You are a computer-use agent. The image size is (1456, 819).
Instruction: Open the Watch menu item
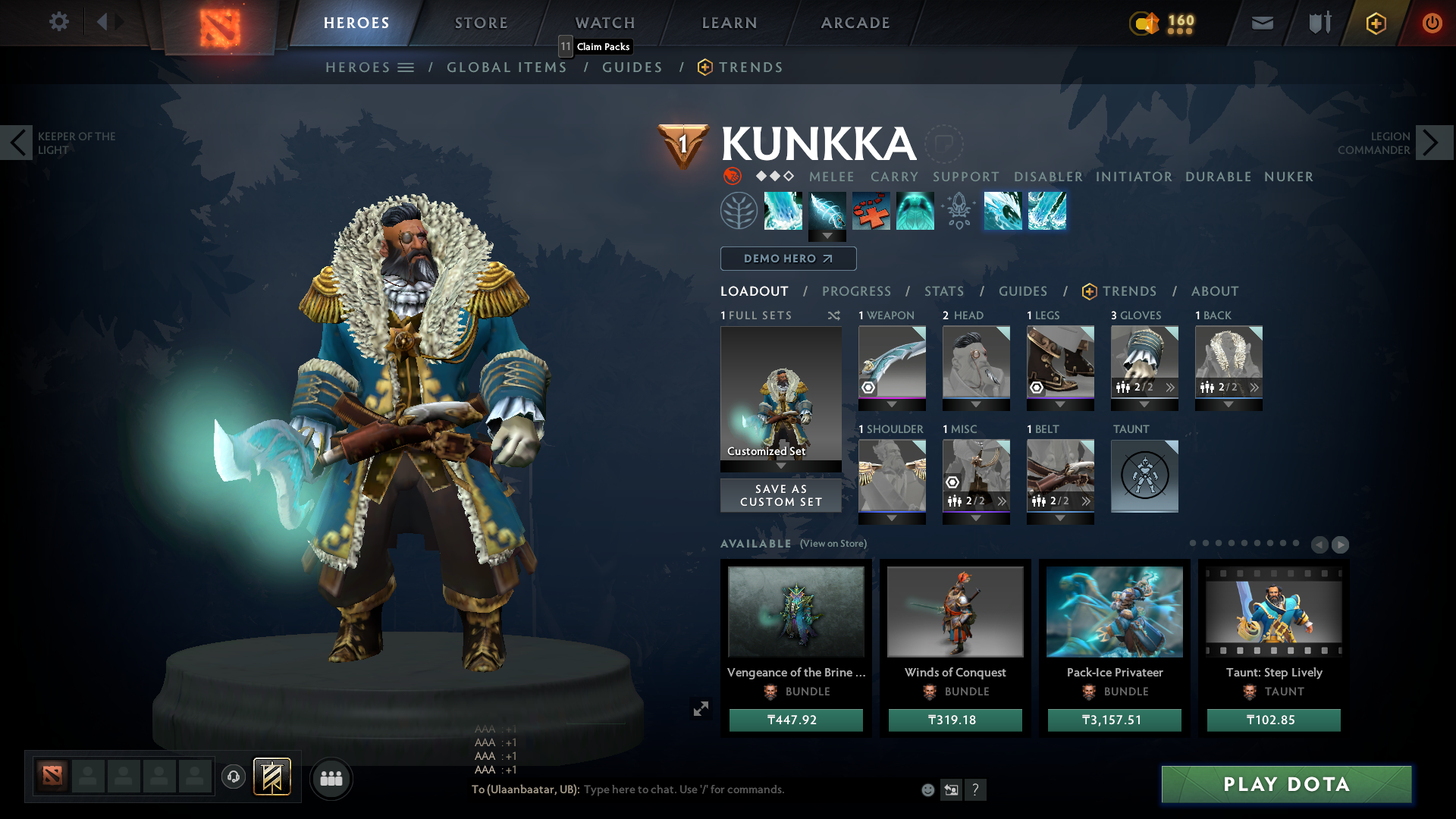[604, 23]
